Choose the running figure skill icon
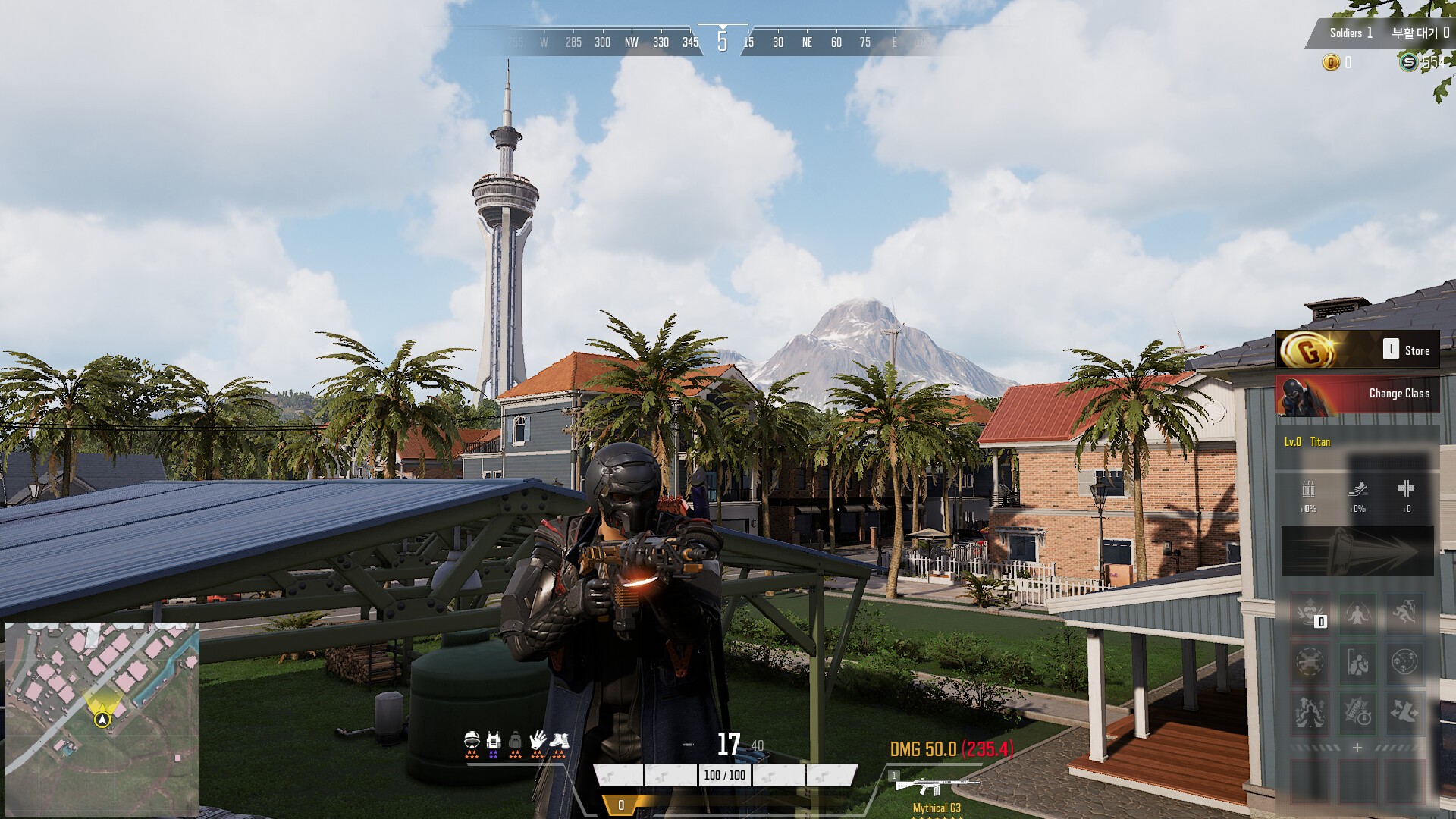The image size is (1456, 819). click(1404, 614)
